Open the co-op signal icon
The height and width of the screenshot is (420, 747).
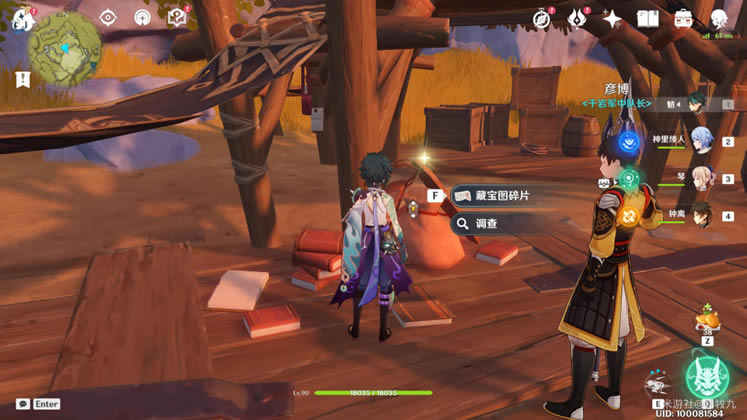[143, 17]
